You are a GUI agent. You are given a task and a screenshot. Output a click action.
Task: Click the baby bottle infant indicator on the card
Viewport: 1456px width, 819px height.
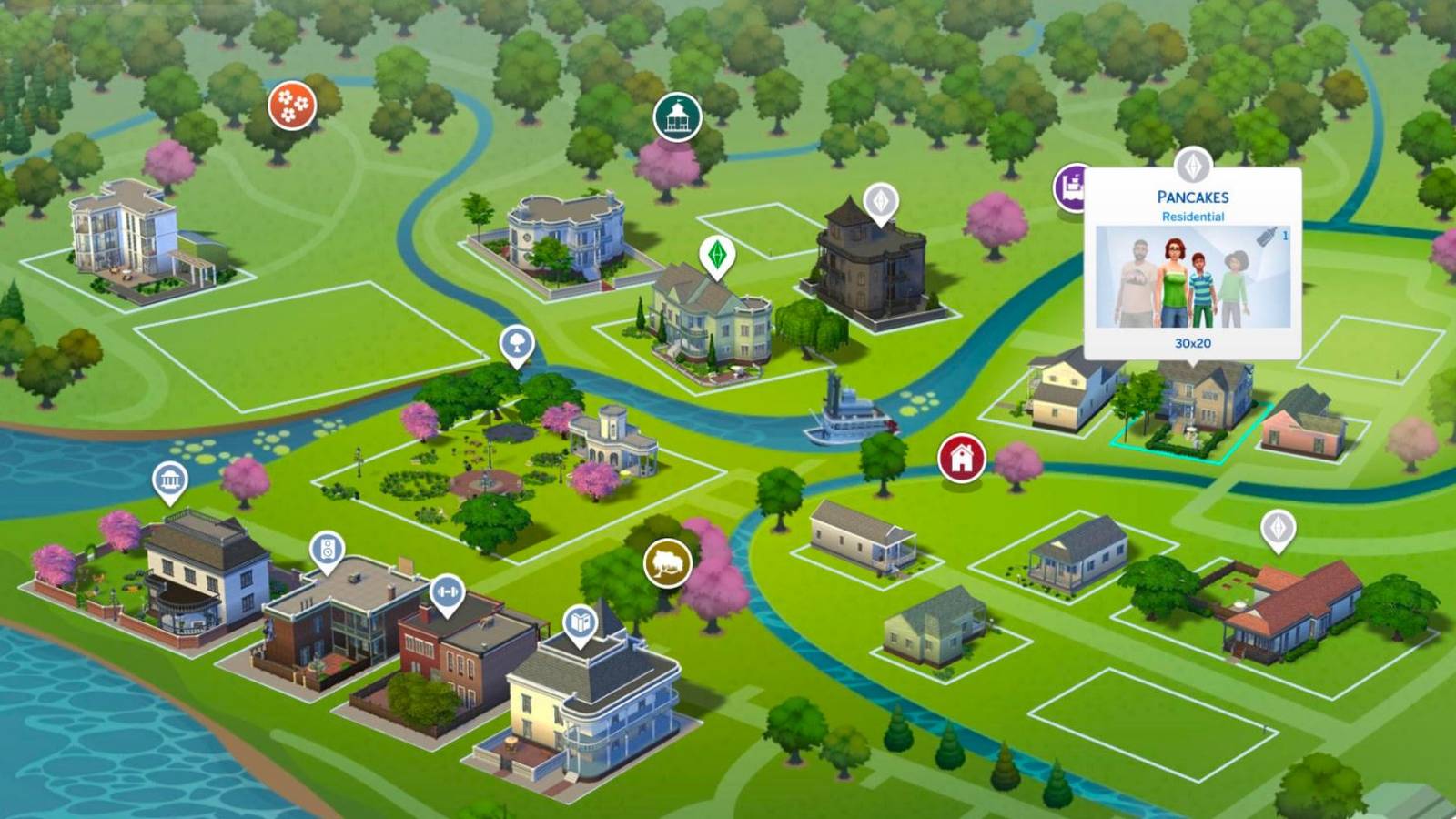pos(1266,237)
